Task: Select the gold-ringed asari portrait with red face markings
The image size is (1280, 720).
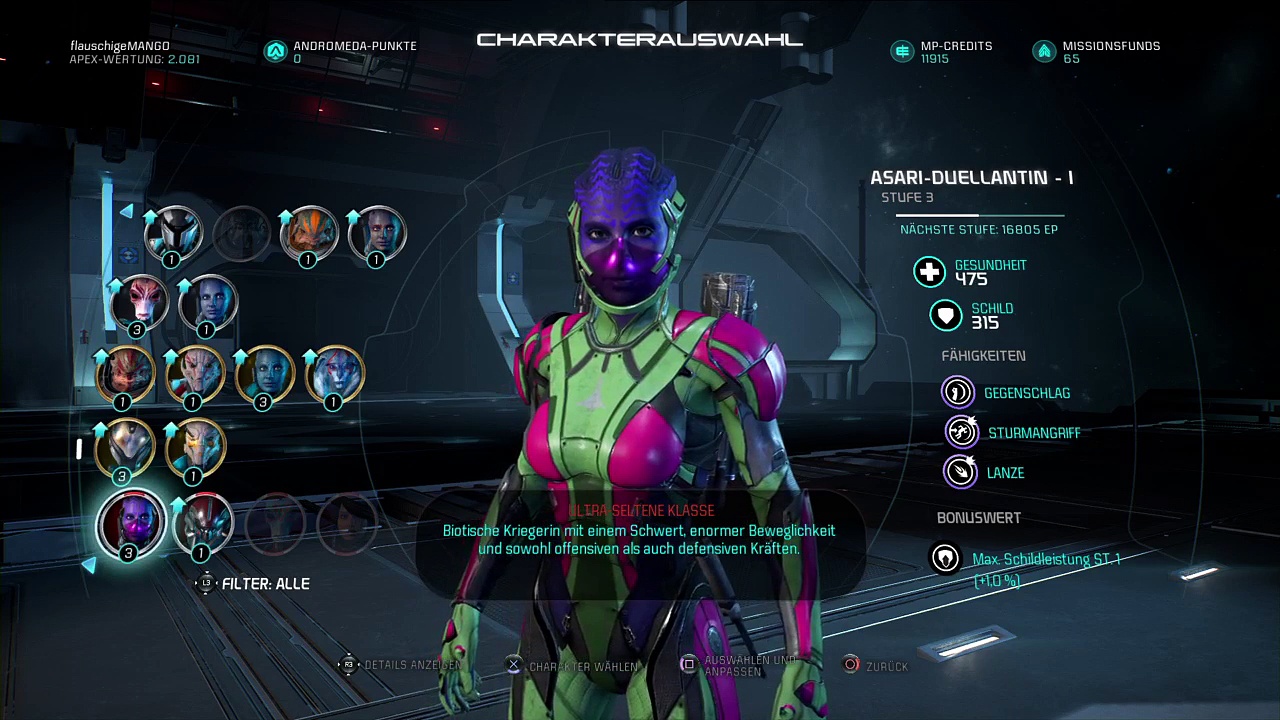Action: coord(333,372)
